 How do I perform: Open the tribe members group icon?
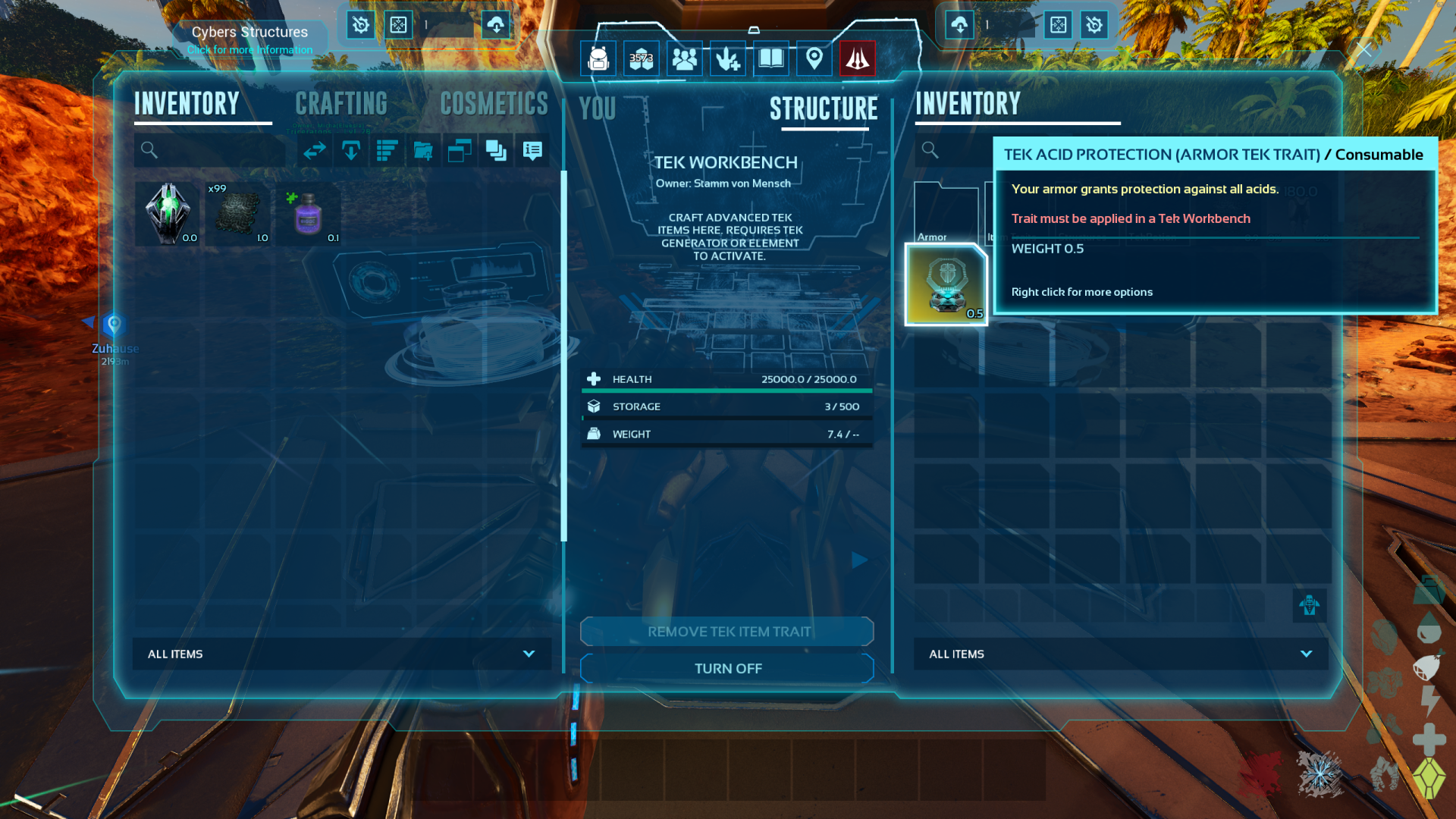point(685,58)
